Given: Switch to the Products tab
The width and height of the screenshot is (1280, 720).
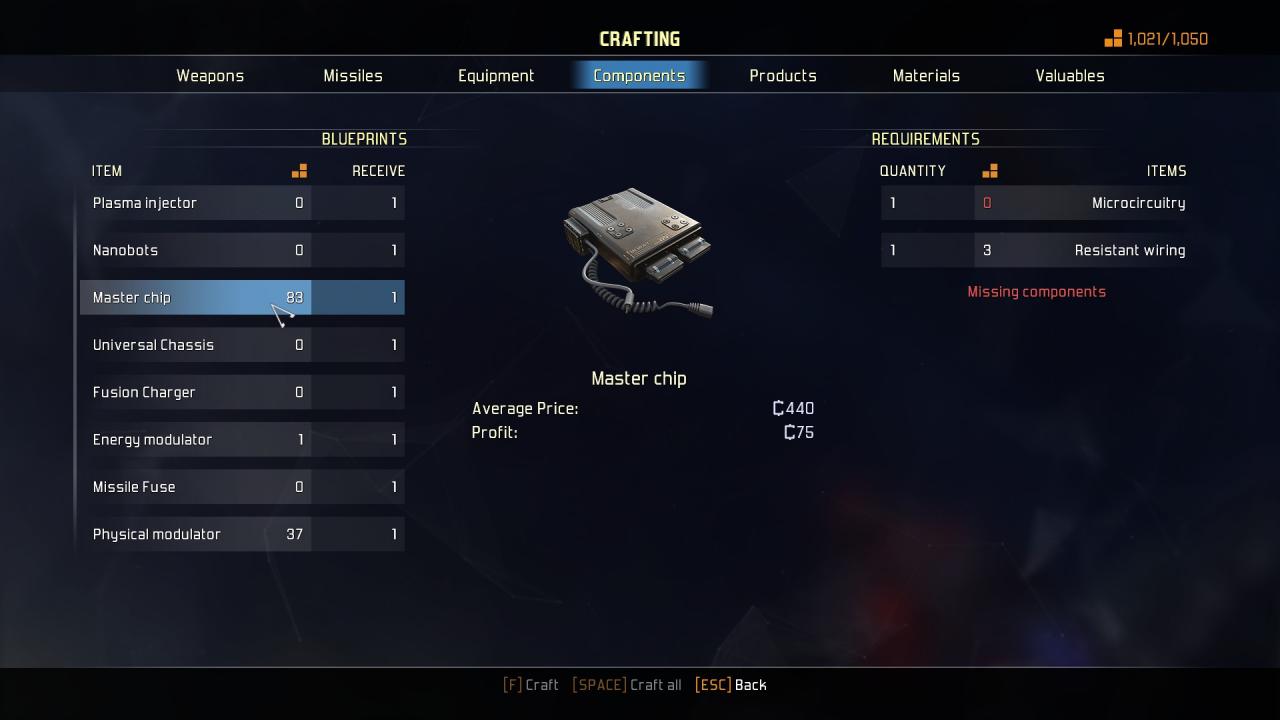Looking at the screenshot, I should click(x=783, y=76).
